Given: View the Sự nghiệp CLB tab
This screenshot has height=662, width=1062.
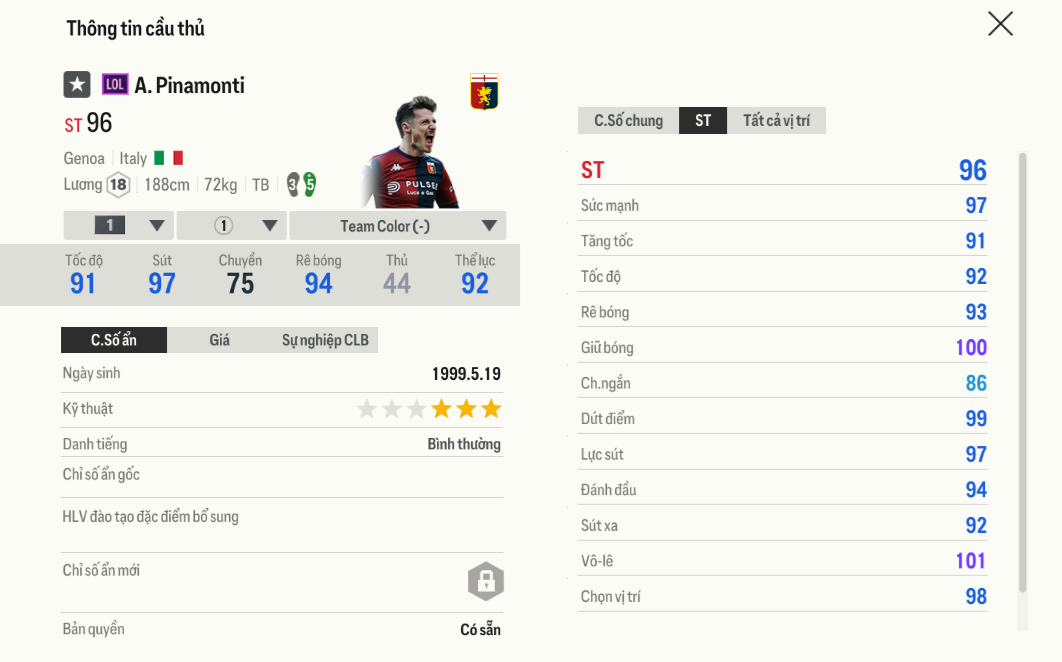Looking at the screenshot, I should 325,340.
